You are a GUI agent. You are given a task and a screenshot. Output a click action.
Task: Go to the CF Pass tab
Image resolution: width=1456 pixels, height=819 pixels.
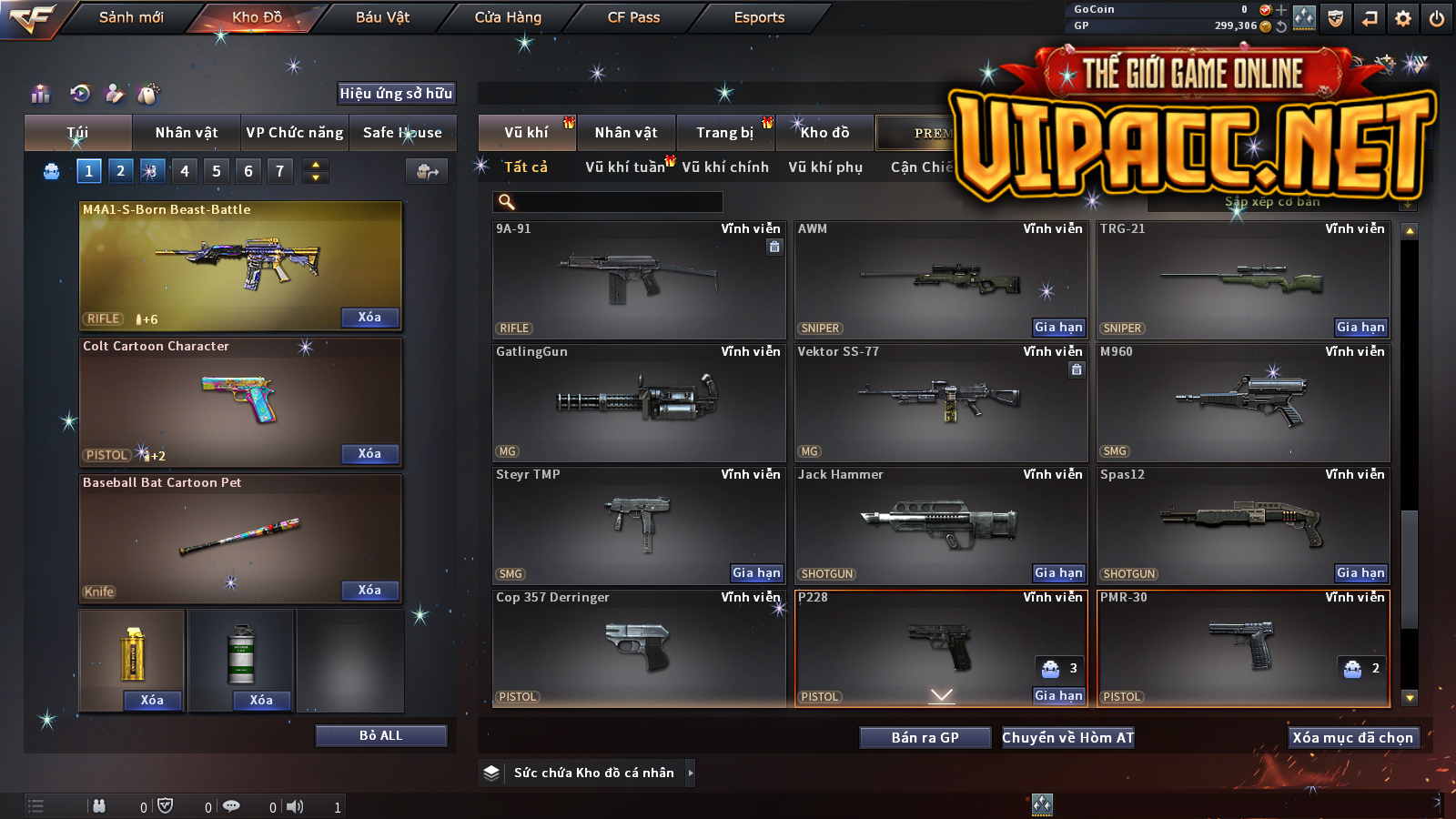pos(633,17)
